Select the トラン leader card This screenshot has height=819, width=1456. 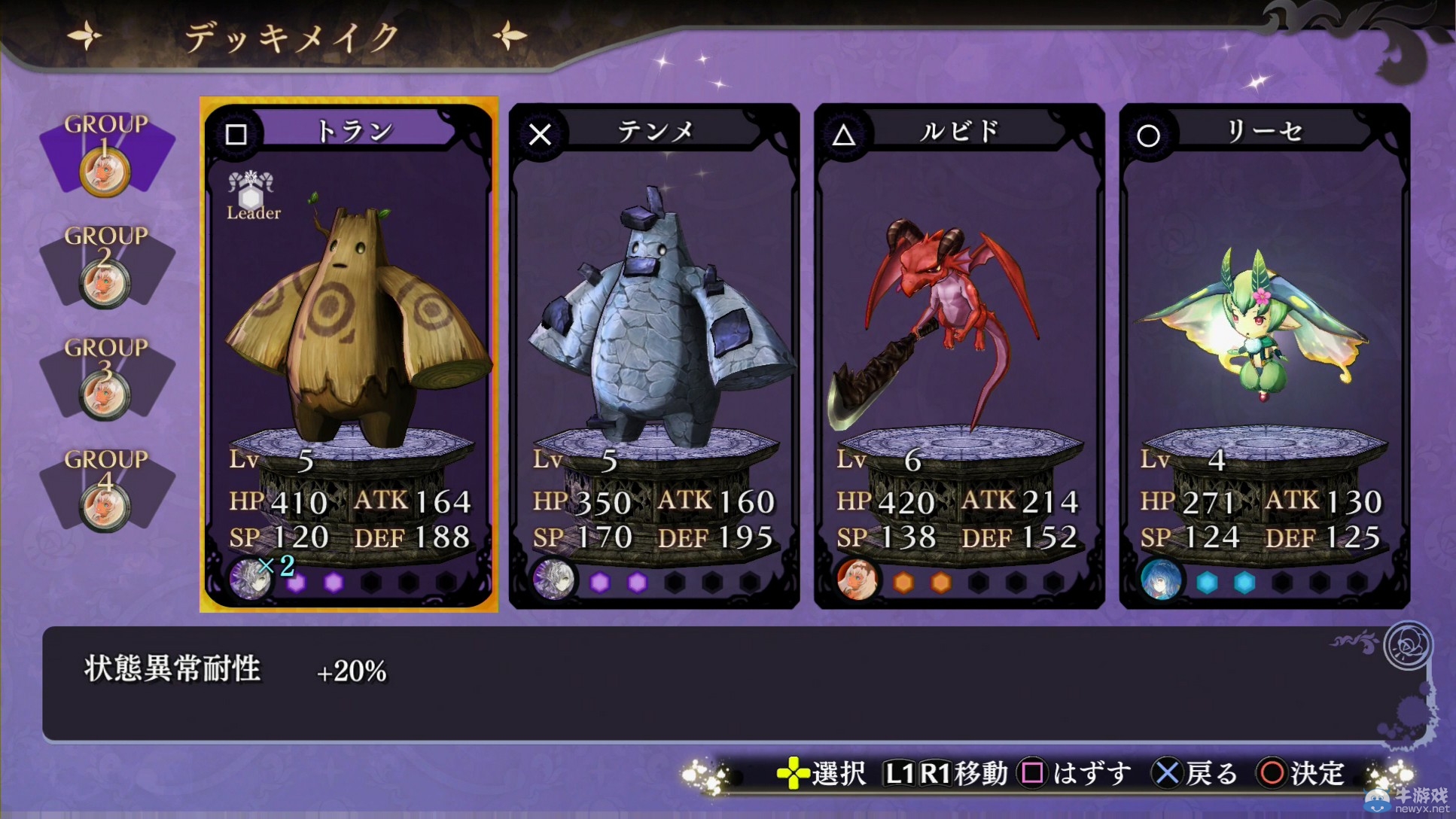[349, 354]
